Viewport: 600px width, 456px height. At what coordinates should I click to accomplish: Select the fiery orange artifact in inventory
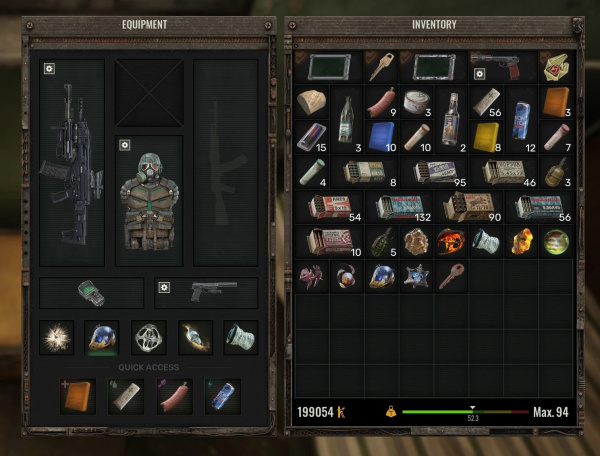click(x=450, y=241)
